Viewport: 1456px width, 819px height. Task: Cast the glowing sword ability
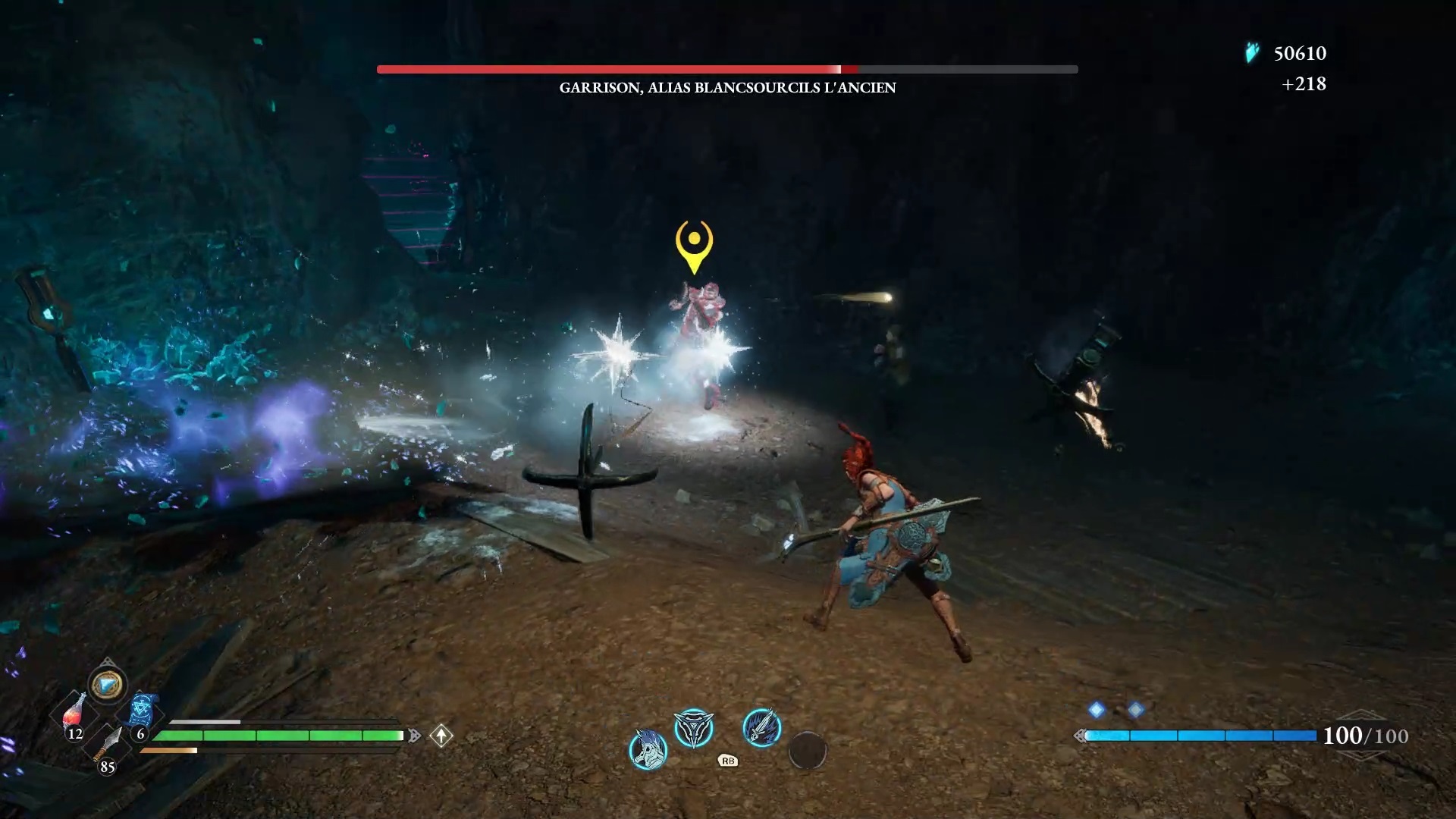(761, 728)
